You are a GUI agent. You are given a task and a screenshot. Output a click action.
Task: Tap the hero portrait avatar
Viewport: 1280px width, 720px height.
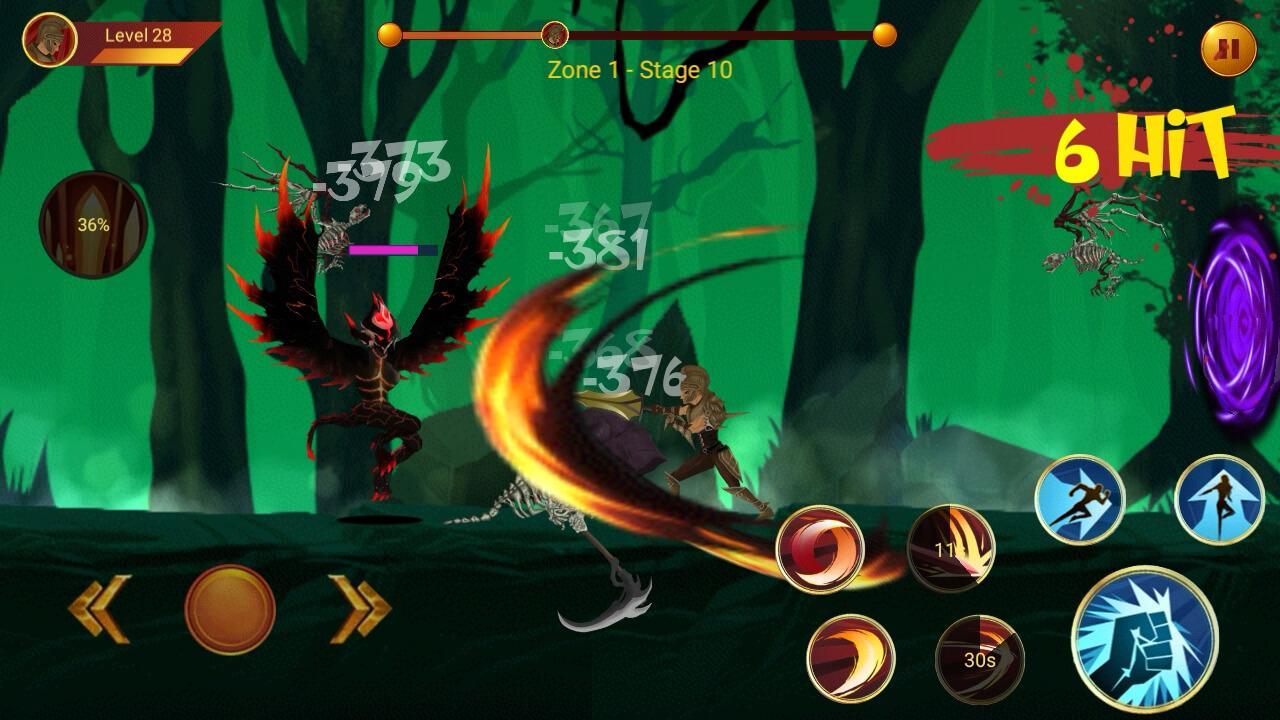point(49,40)
